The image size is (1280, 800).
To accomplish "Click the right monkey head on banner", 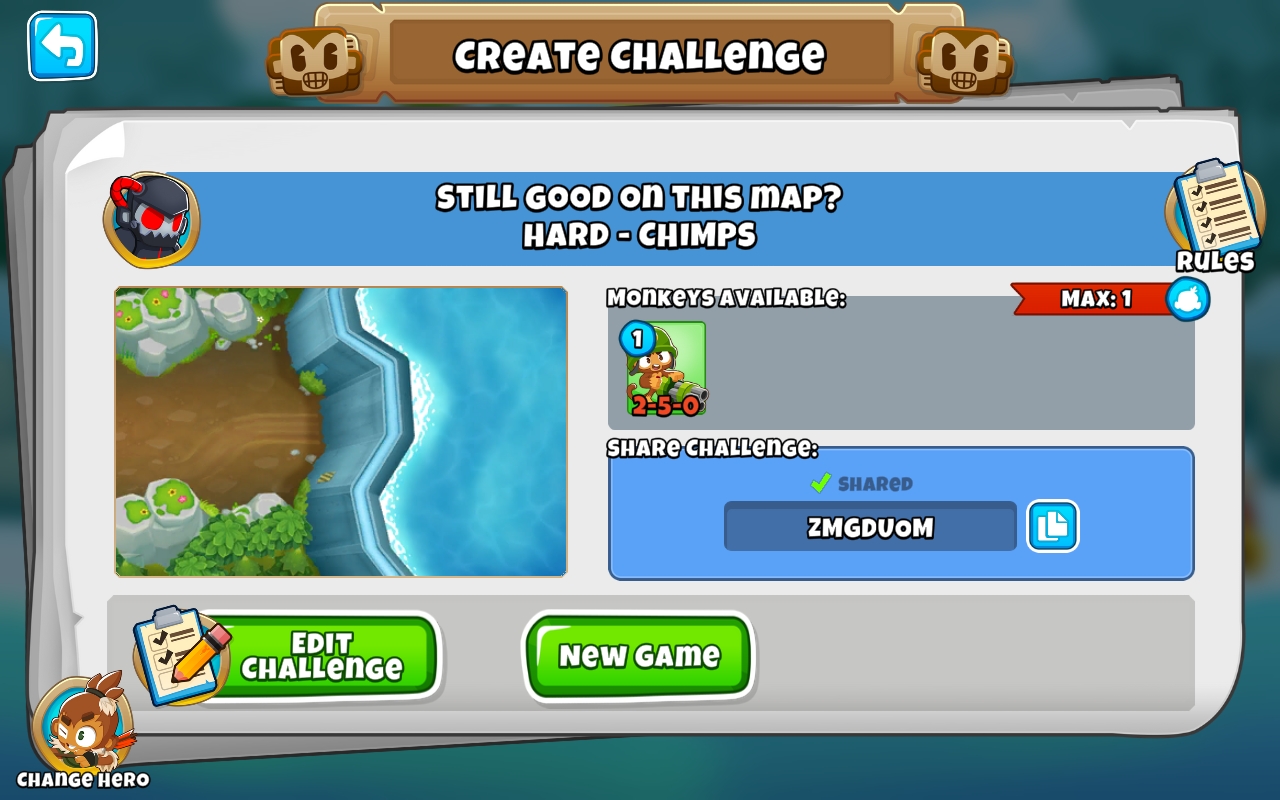I will [x=965, y=60].
